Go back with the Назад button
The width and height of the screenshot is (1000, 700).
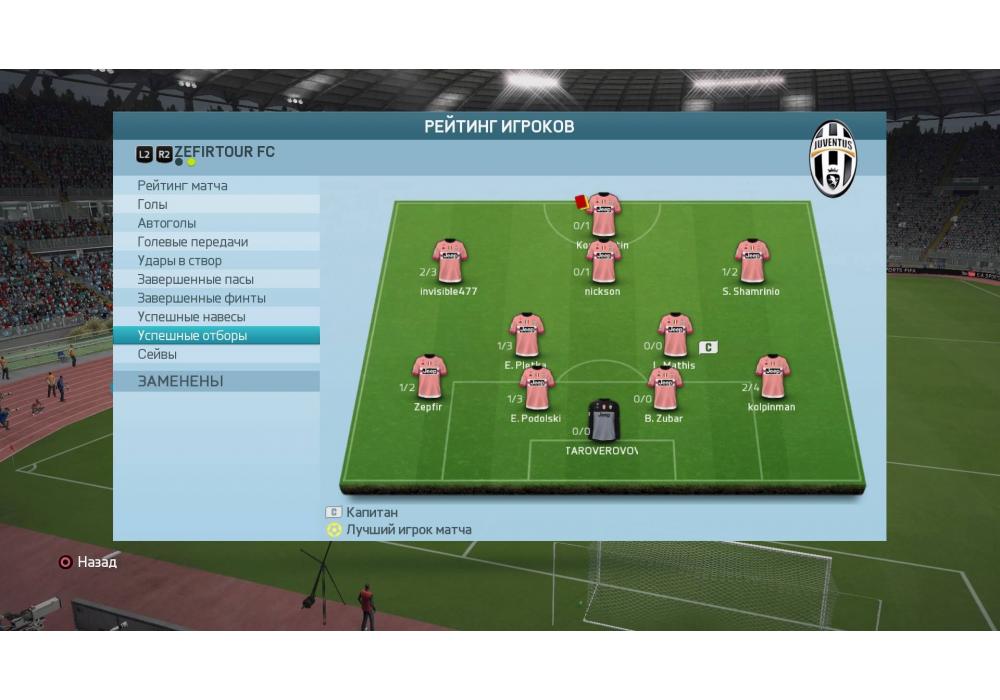point(88,562)
